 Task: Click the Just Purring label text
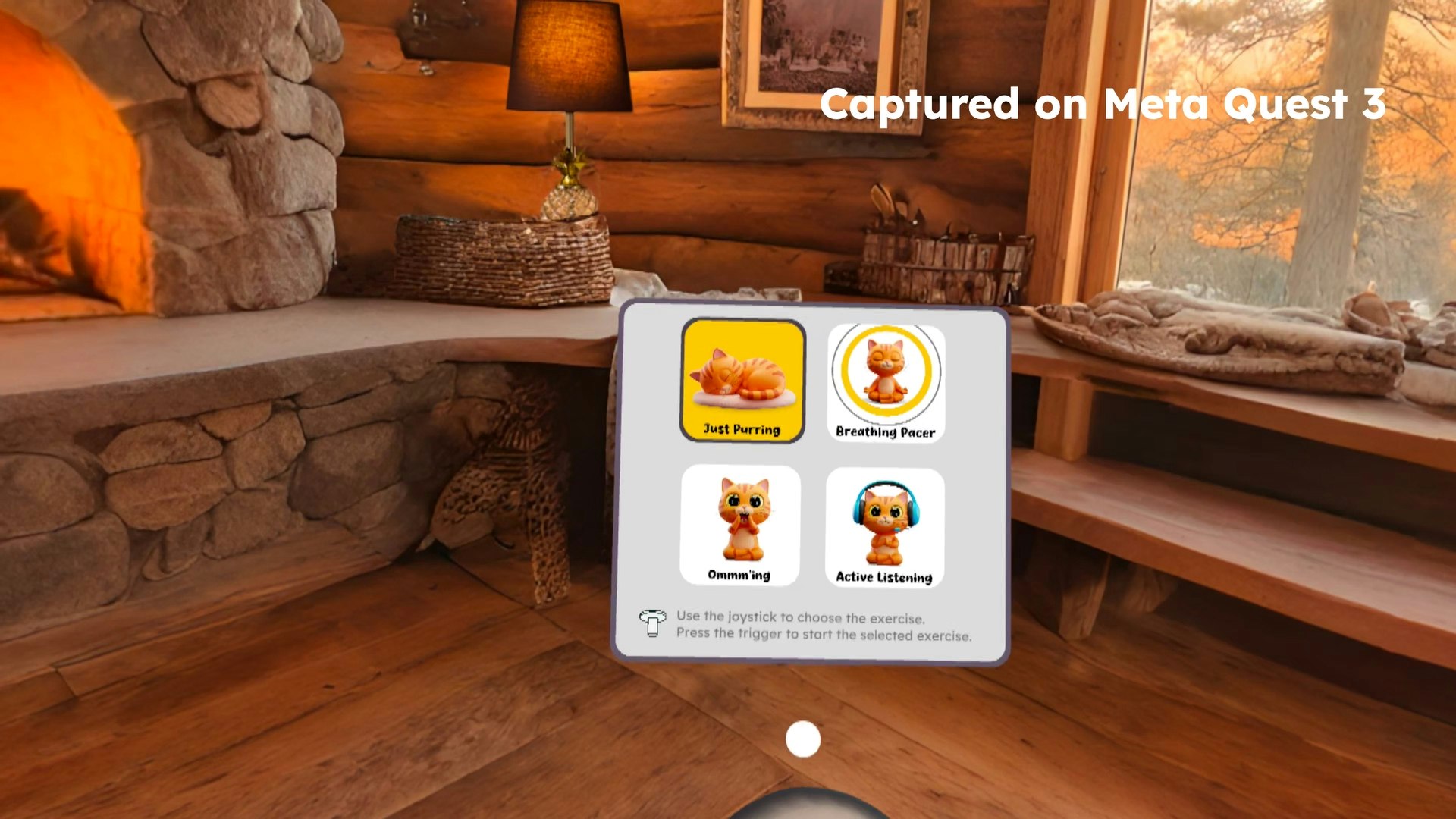point(742,430)
